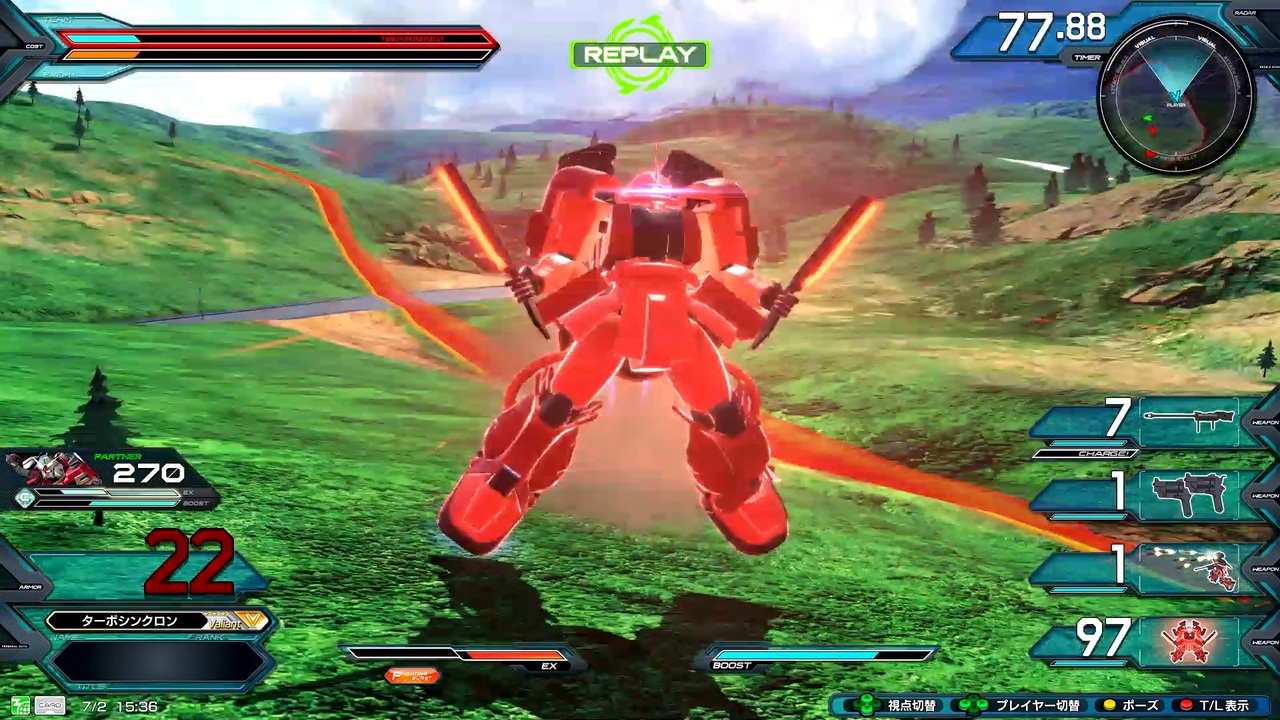The width and height of the screenshot is (1280, 720).
Task: Click the REPLAY banner at top center
Action: click(x=638, y=55)
